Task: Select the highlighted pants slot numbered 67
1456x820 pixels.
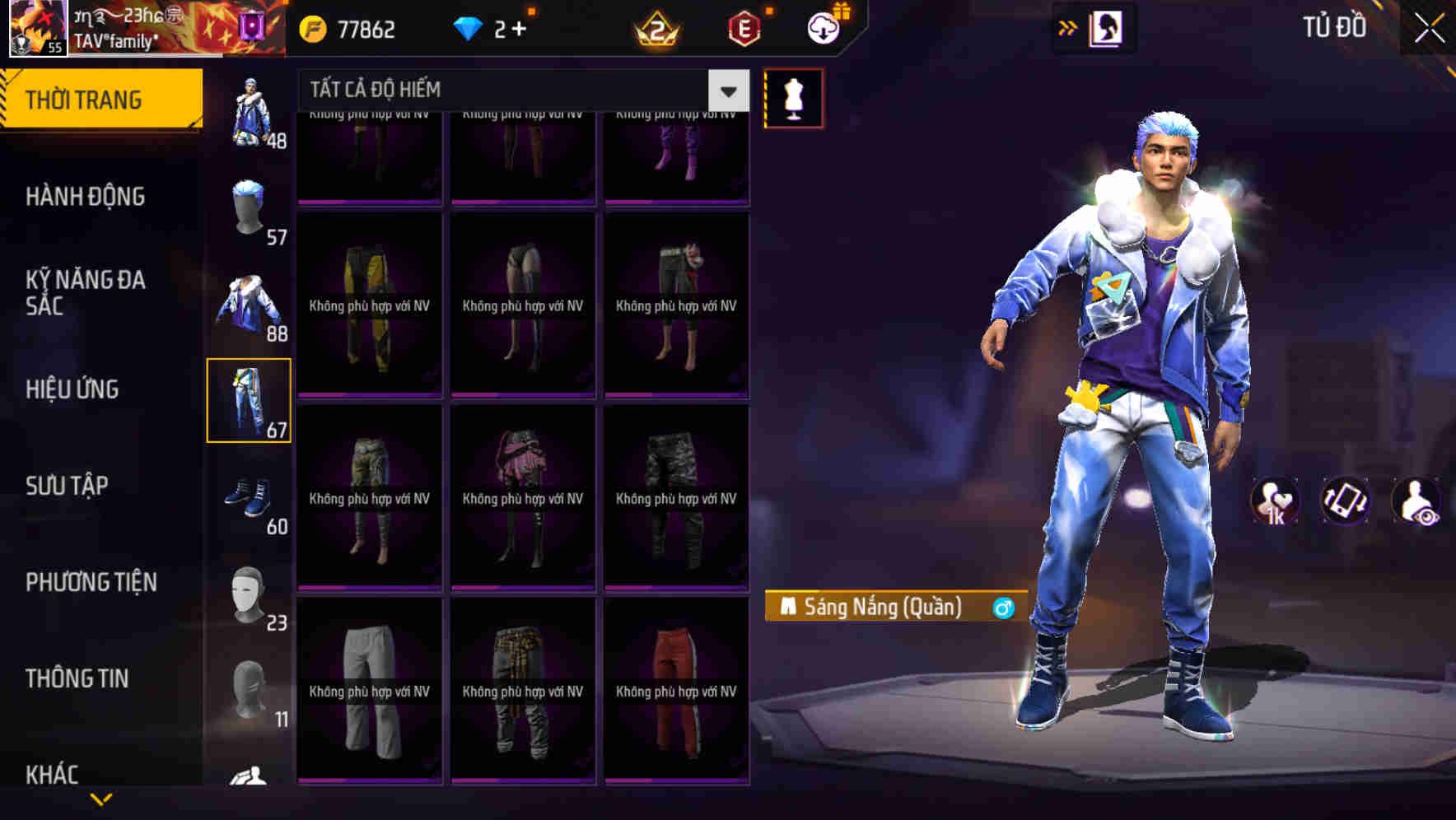Action: (250, 401)
